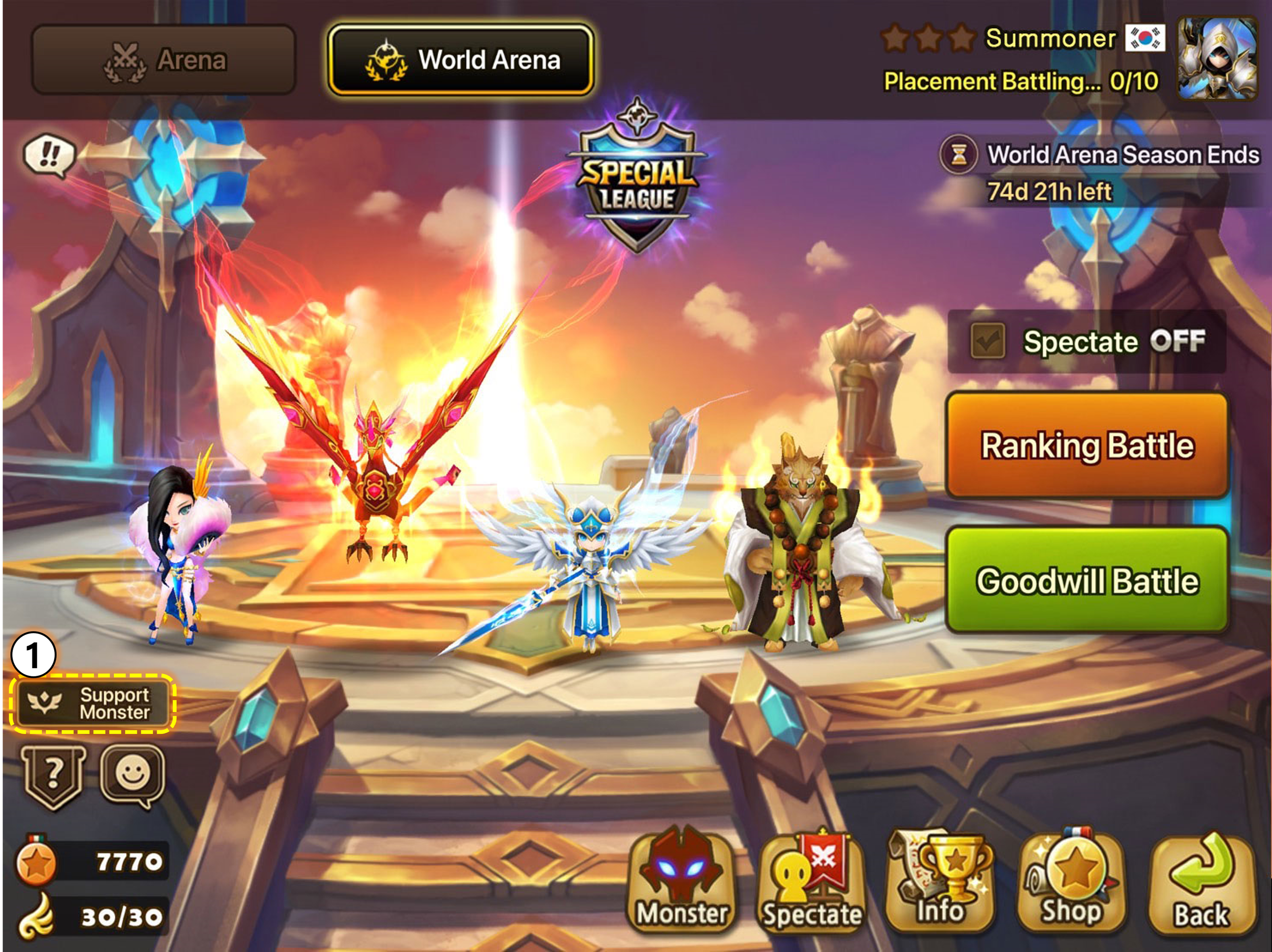Open the Support Monster menu

pos(92,703)
